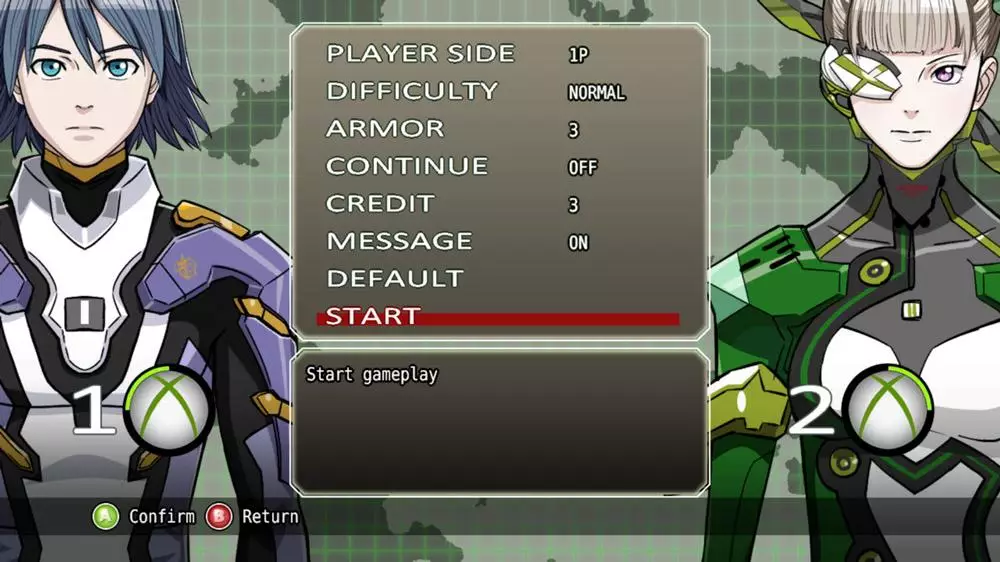Select the PLAYER SIDE menu entry
Image resolution: width=1000 pixels, height=562 pixels.
click(420, 54)
